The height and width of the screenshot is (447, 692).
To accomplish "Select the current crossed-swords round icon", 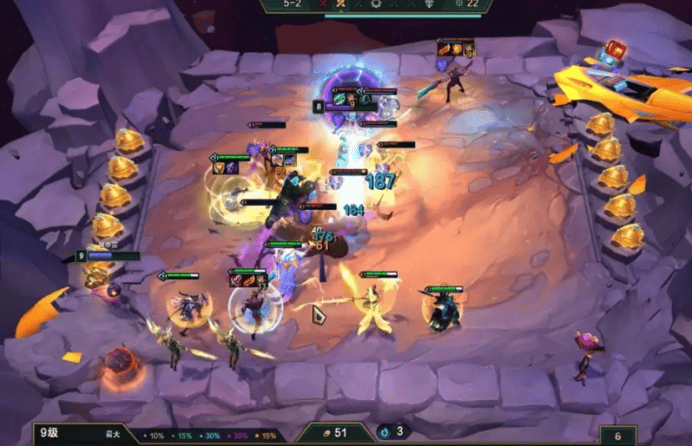I will (342, 5).
